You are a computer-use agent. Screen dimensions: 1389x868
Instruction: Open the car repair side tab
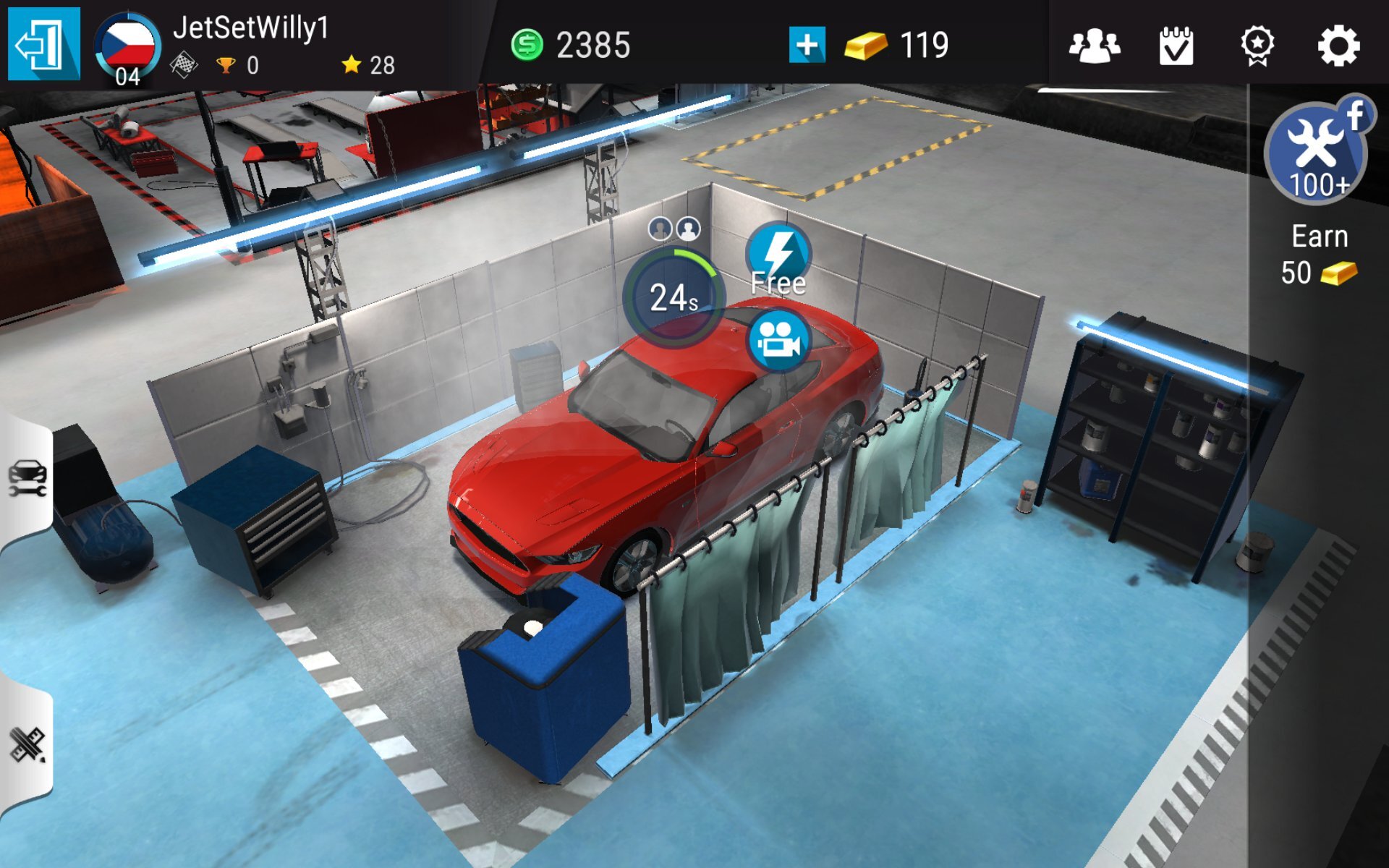click(27, 479)
